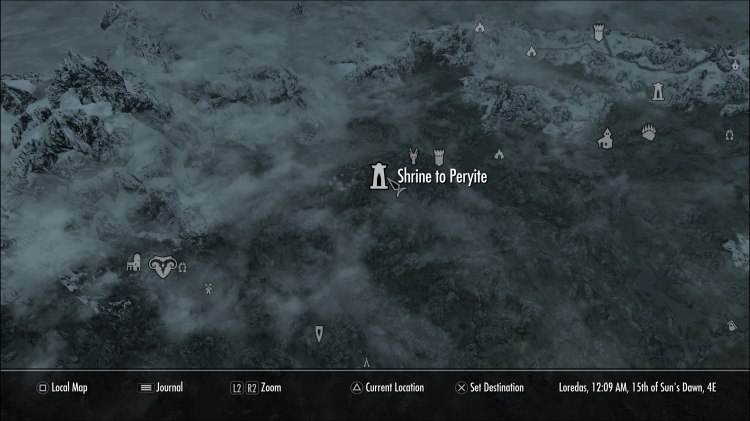The width and height of the screenshot is (750, 421).
Task: Select the cave marker next to the ram's head
Action: point(183,266)
